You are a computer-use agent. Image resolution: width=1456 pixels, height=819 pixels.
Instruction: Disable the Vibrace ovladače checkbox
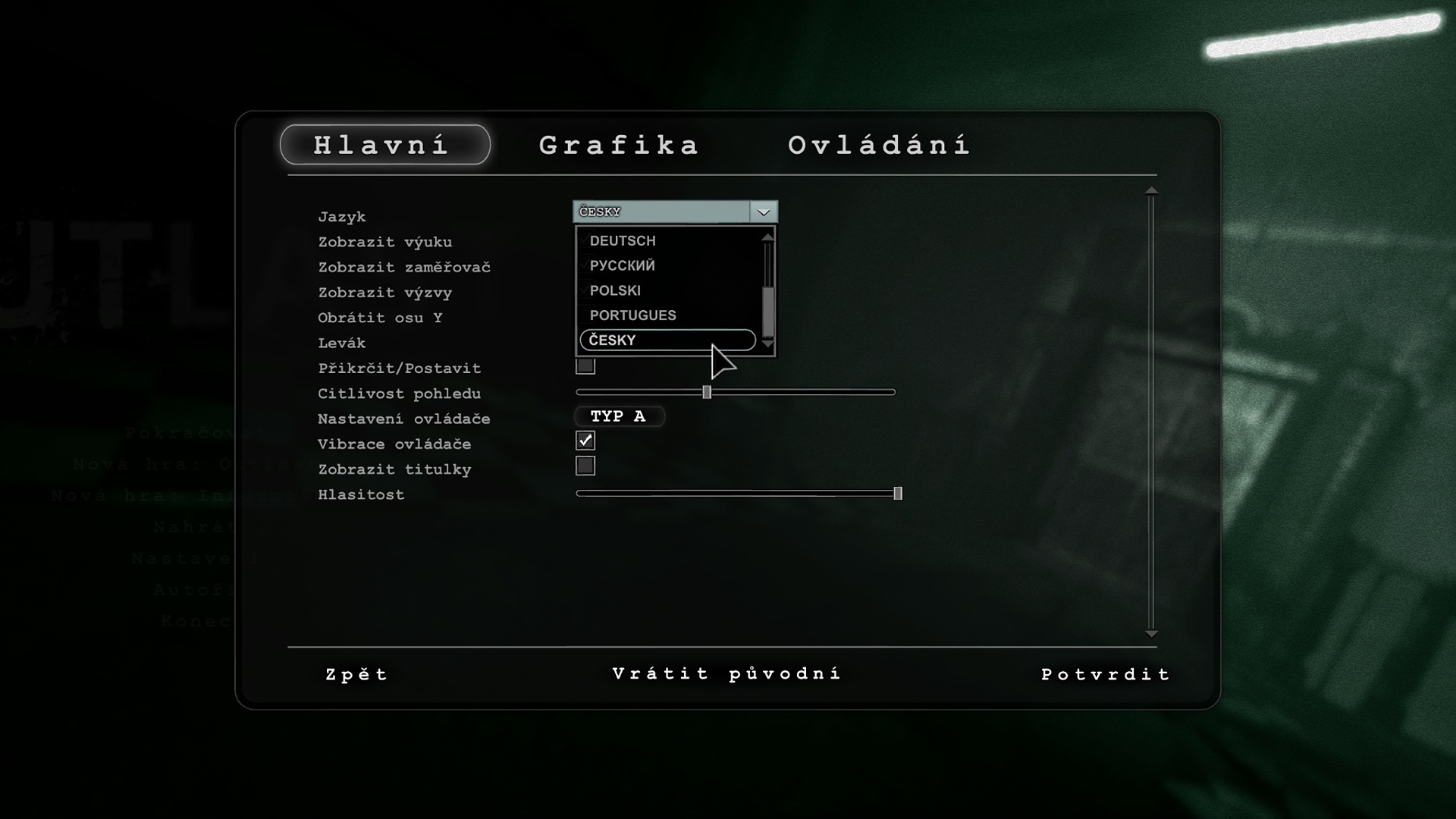585,441
